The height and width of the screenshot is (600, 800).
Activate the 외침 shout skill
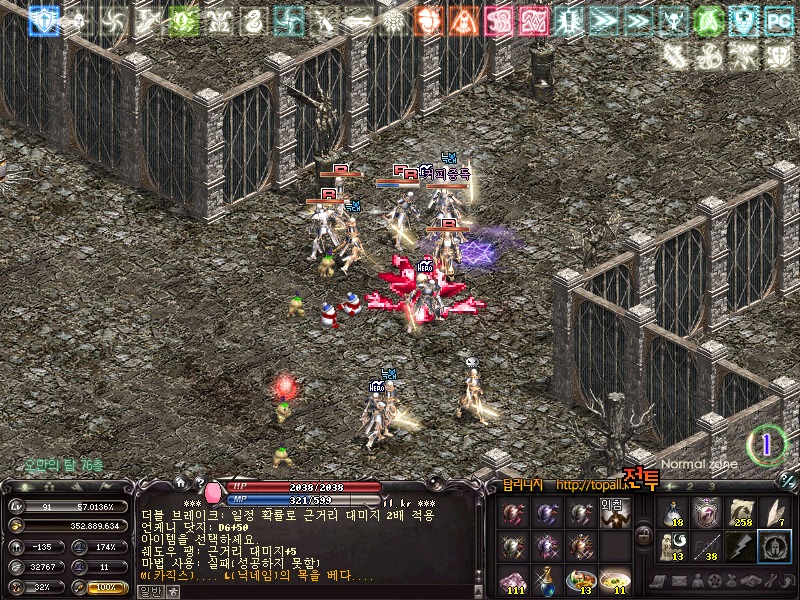(612, 514)
